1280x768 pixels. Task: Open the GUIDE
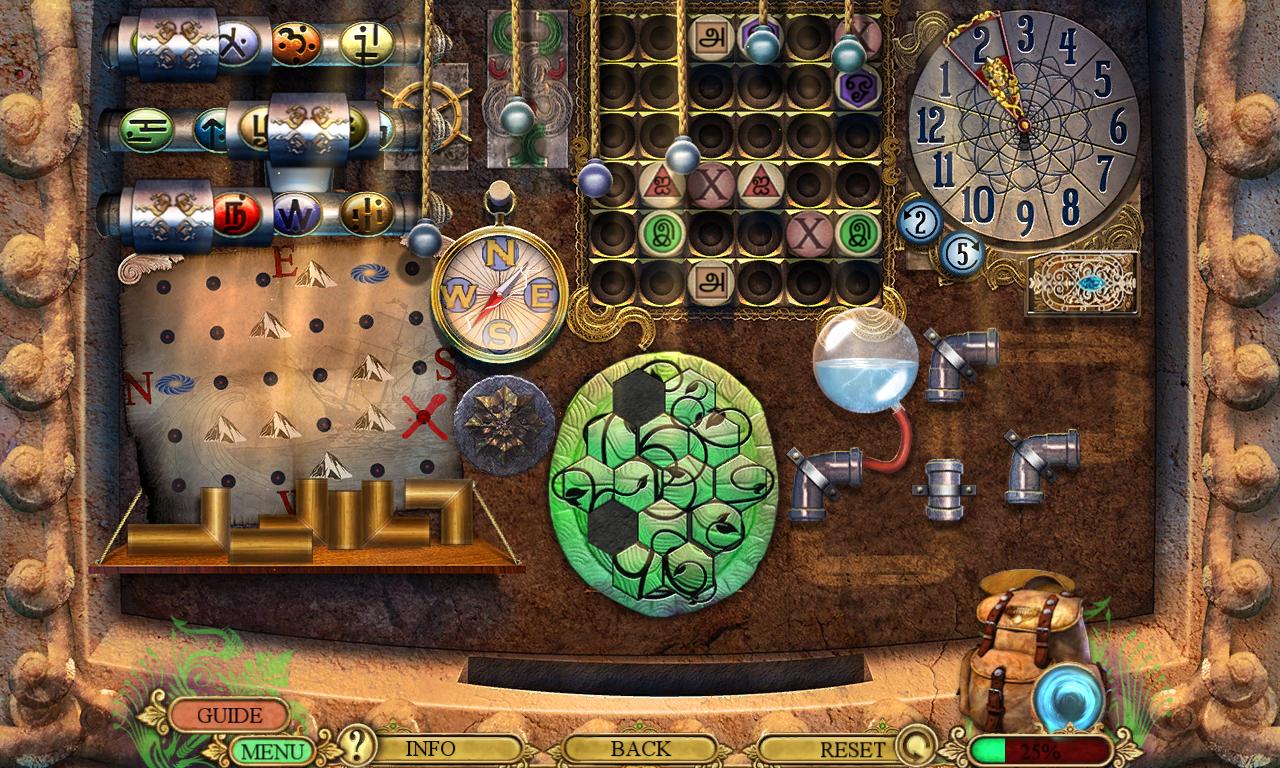(230, 715)
